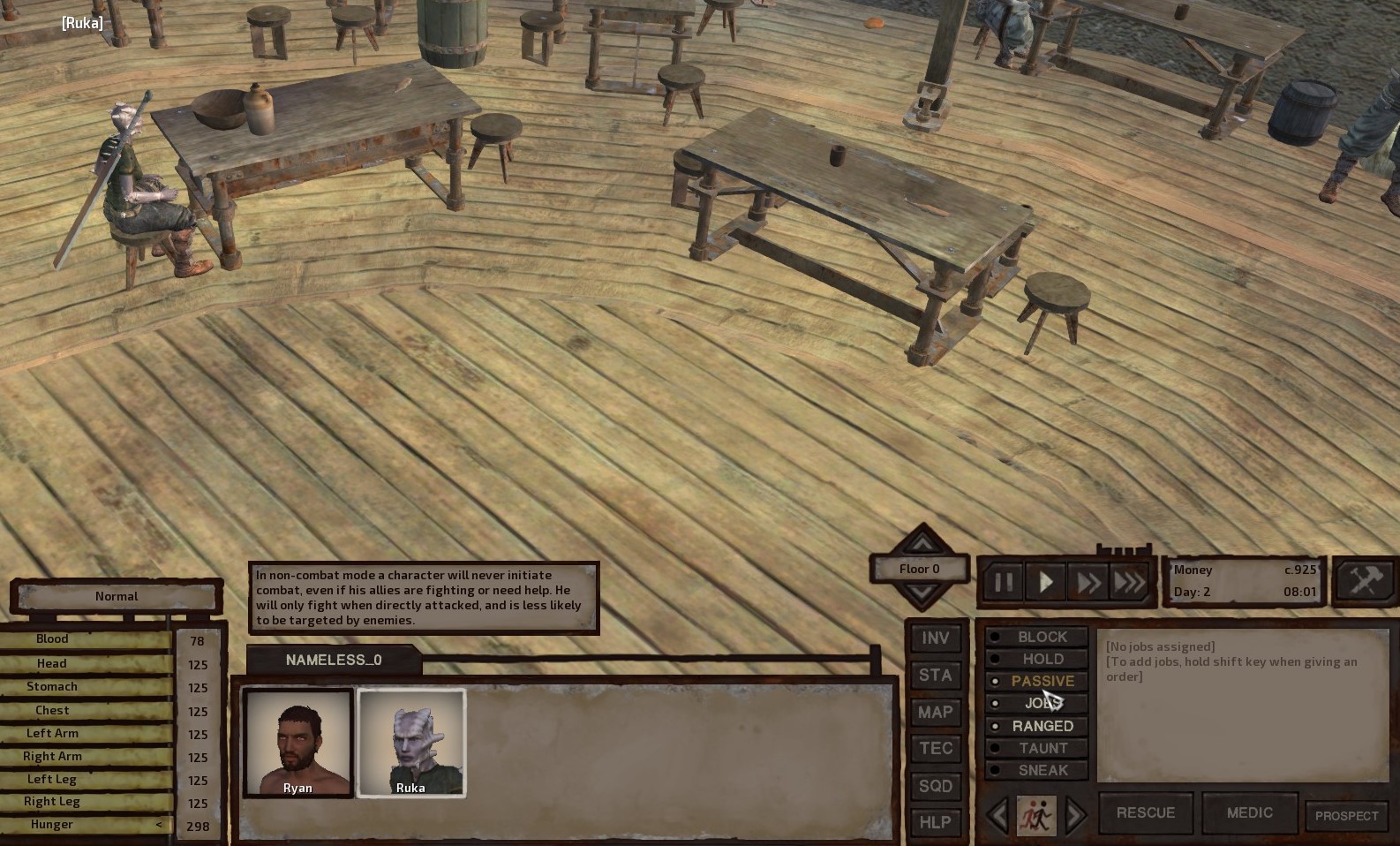Viewport: 1400px width, 846px height.
Task: Open help using the HLP icon
Action: coord(935,822)
